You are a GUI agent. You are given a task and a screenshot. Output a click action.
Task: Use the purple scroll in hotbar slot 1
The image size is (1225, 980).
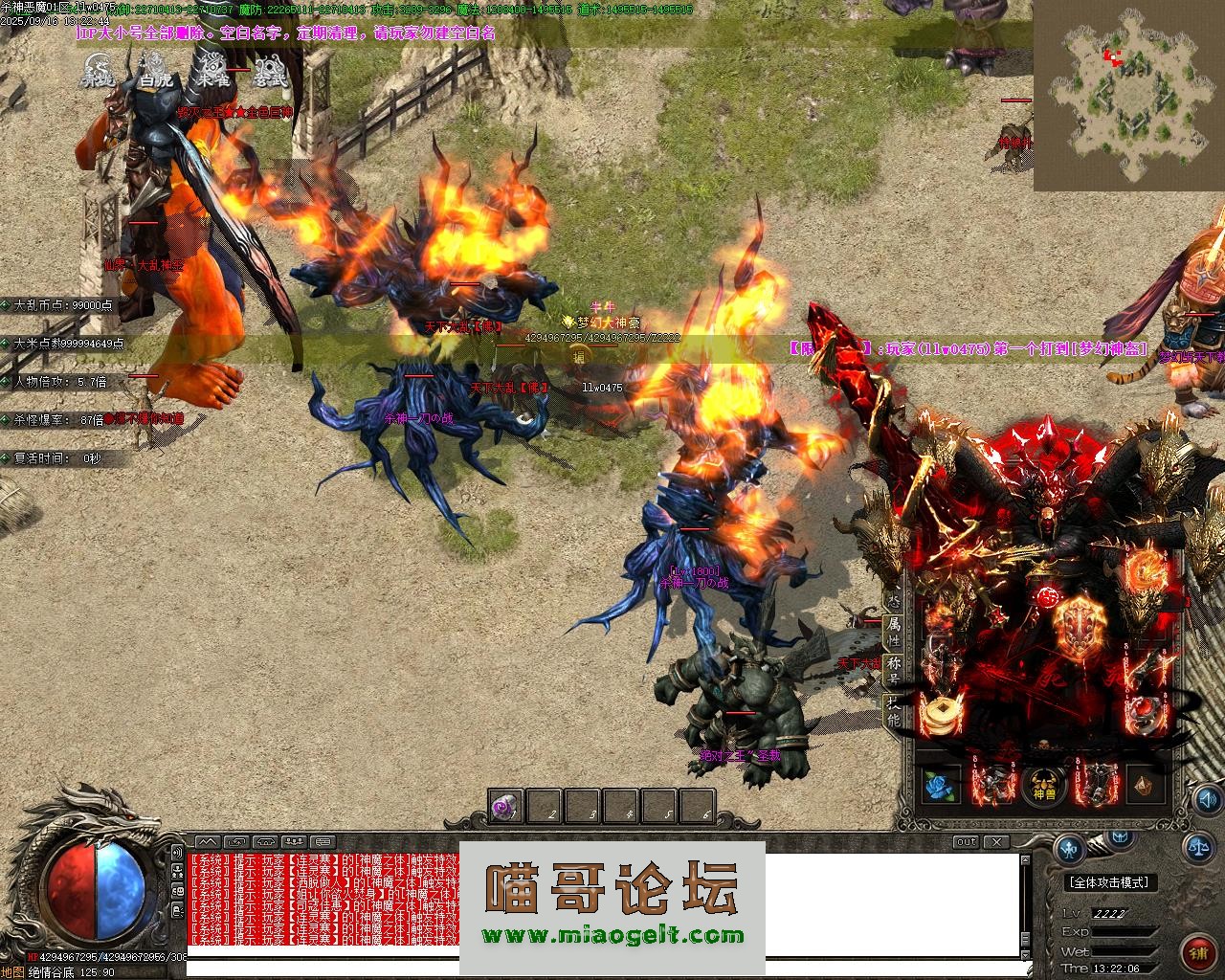(505, 809)
